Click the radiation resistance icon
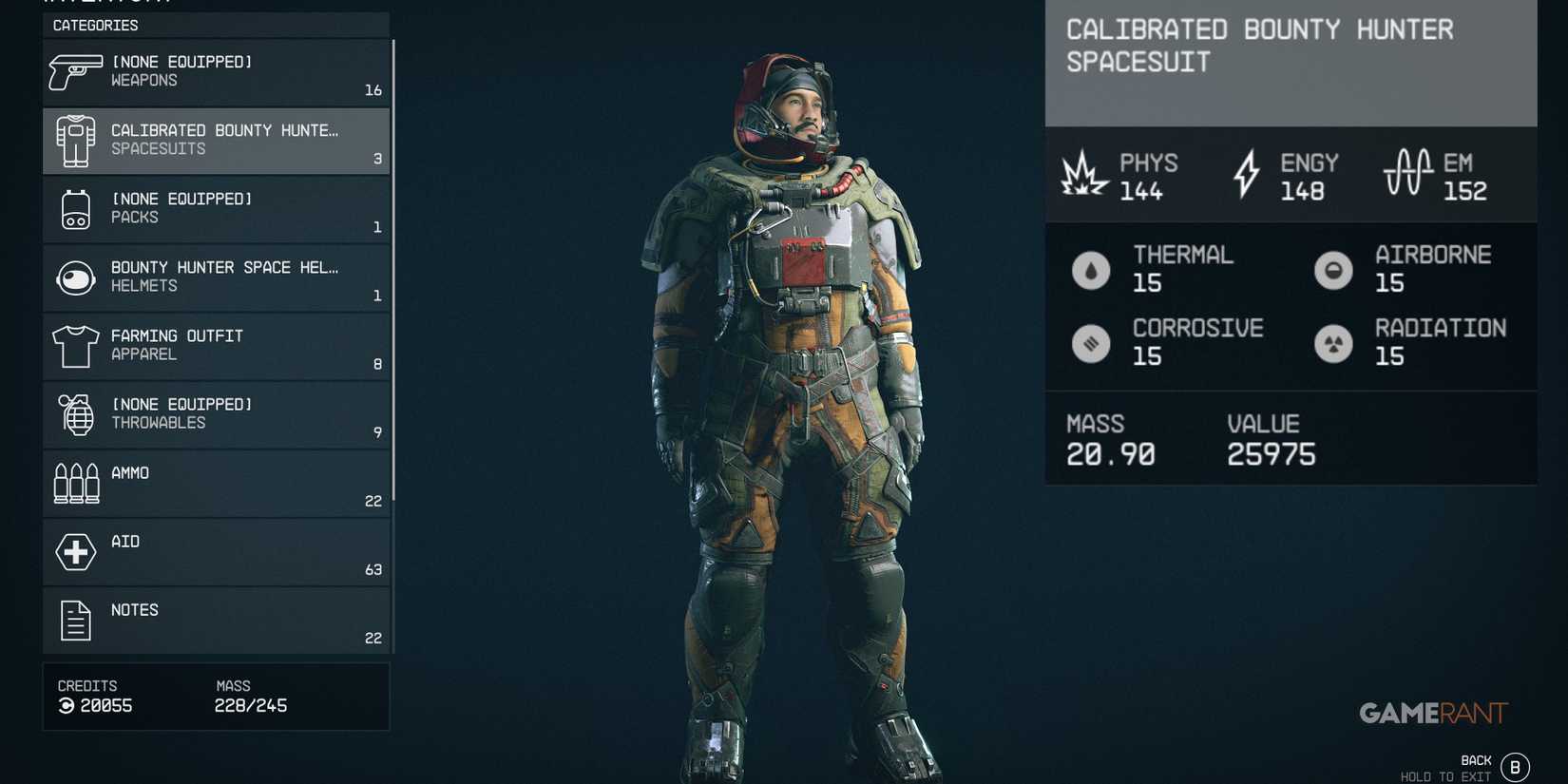Screen dimensions: 1568x784 [1333, 343]
